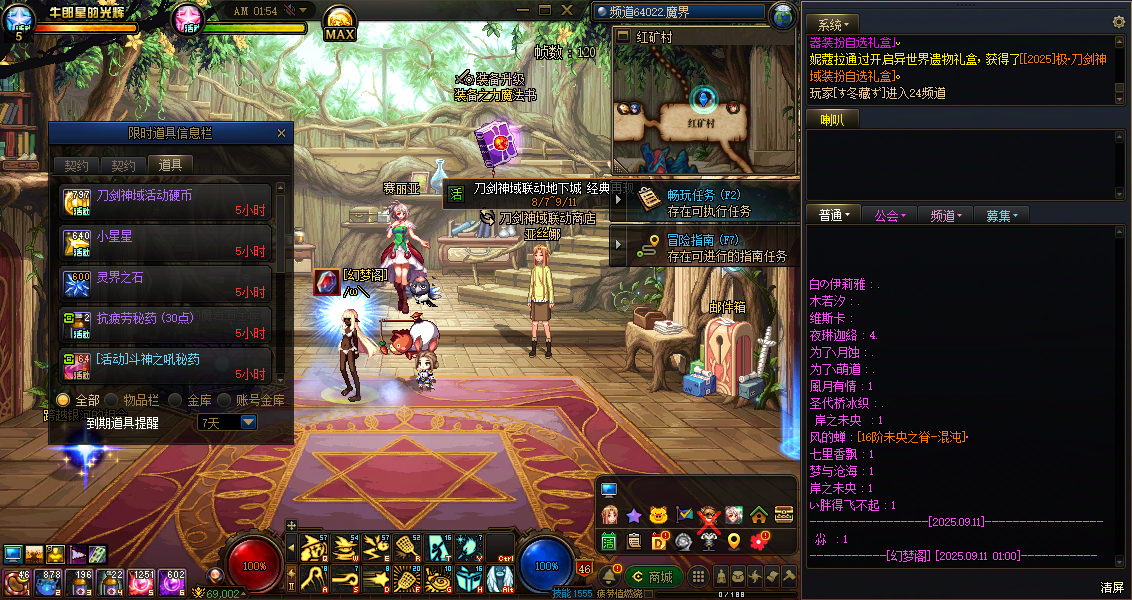Click the yellow pig face icon

click(658, 515)
